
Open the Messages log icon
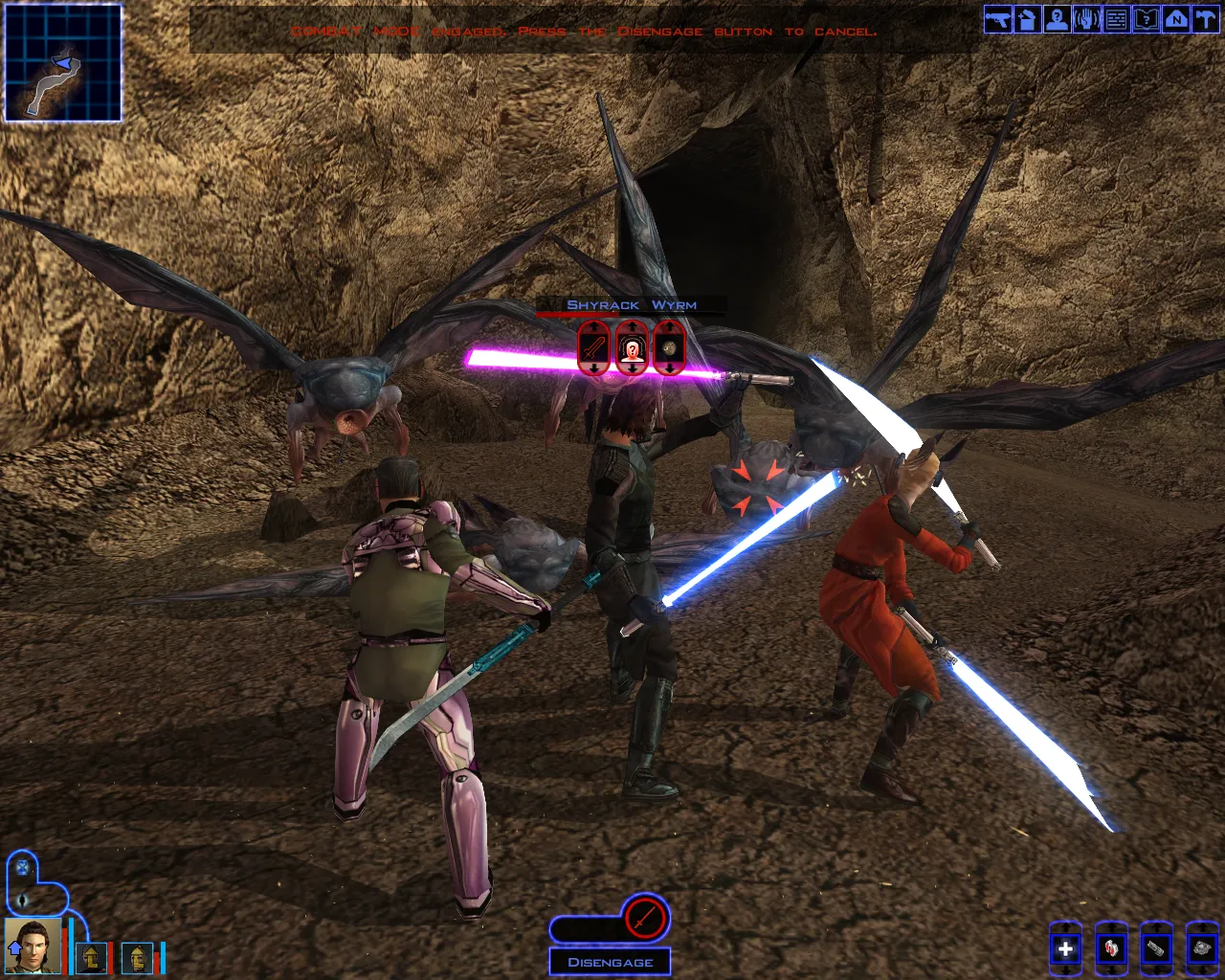point(1117,20)
